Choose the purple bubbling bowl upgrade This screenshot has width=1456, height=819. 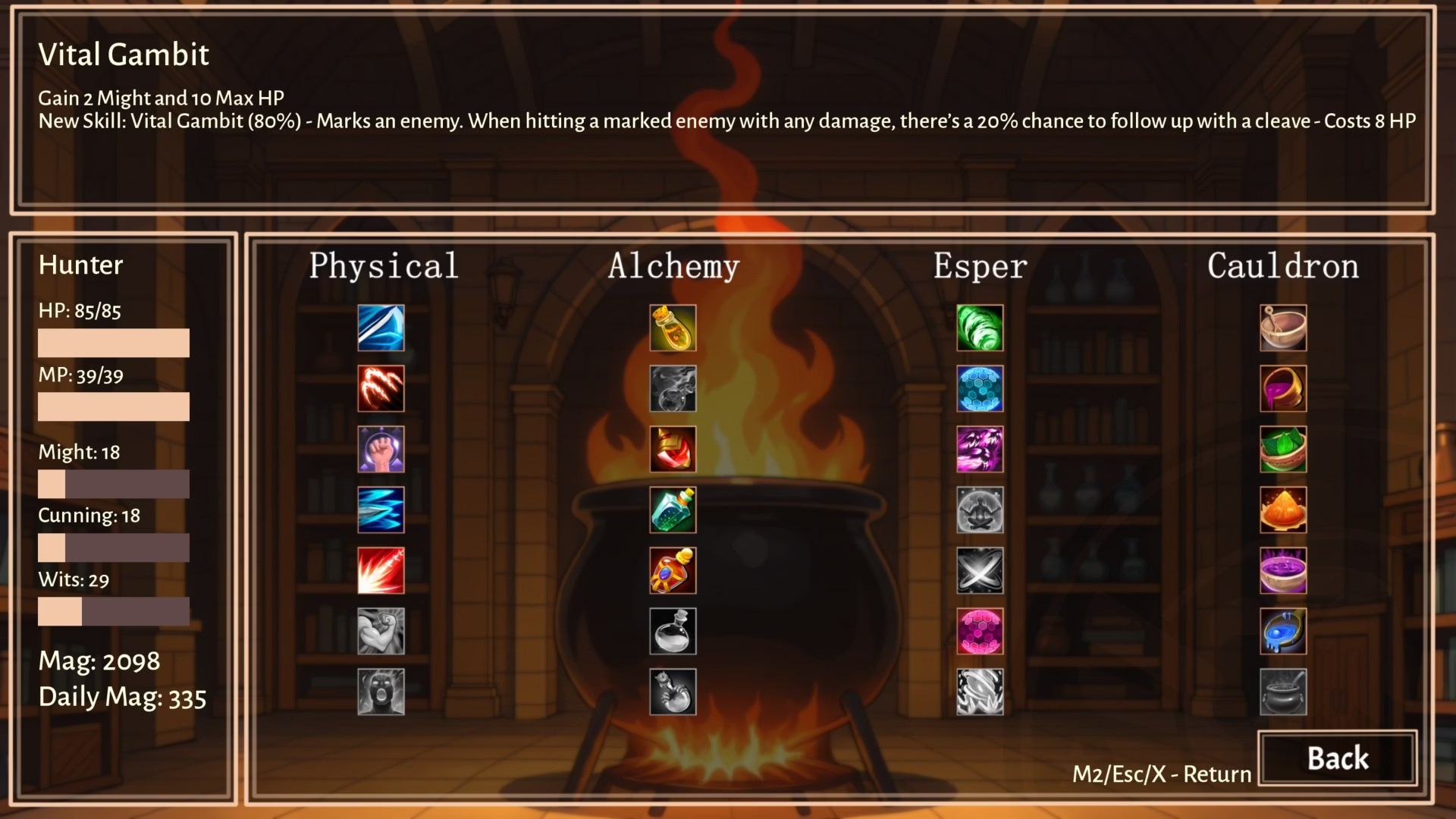coord(1283,570)
